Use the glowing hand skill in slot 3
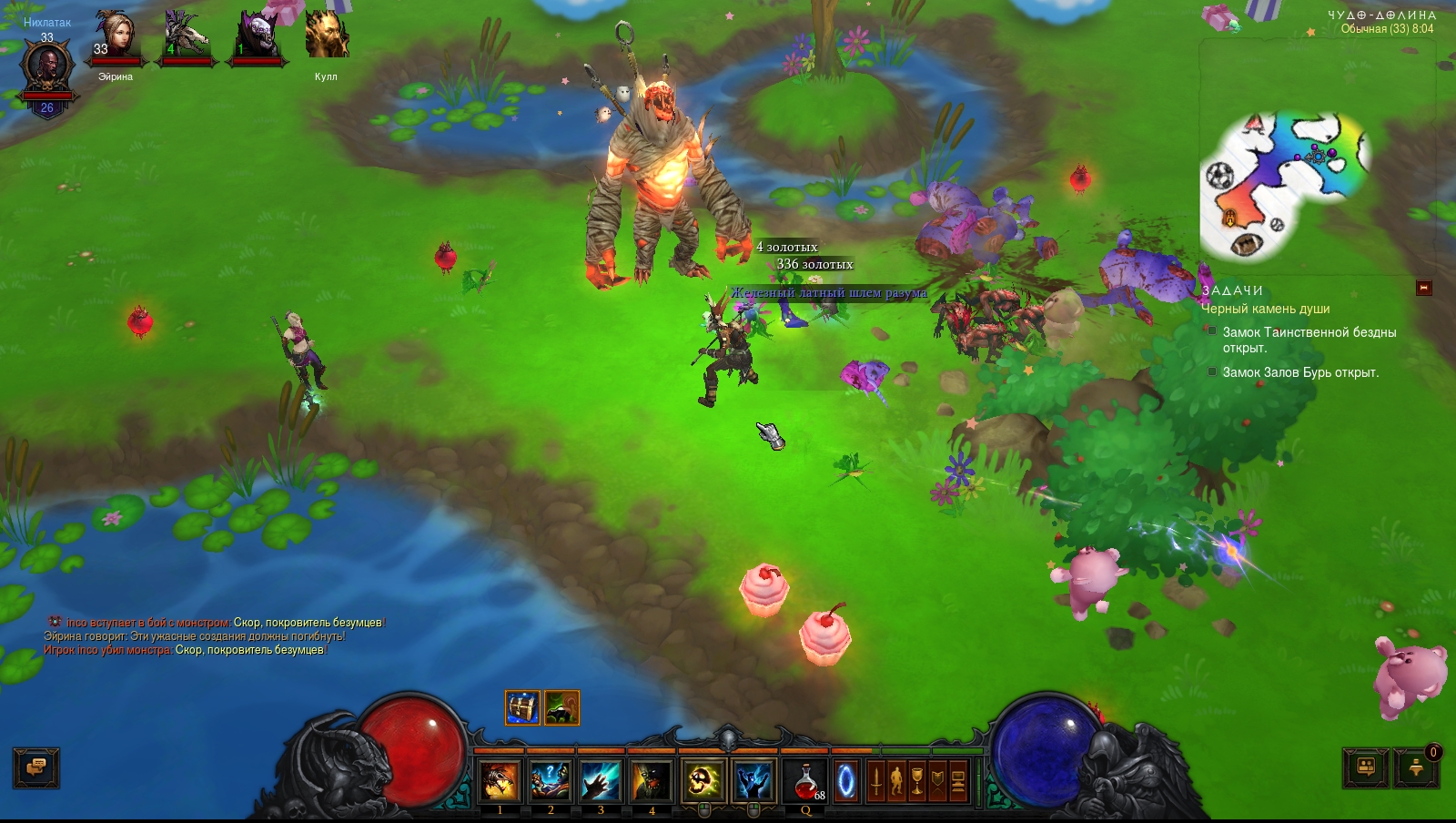 point(601,781)
